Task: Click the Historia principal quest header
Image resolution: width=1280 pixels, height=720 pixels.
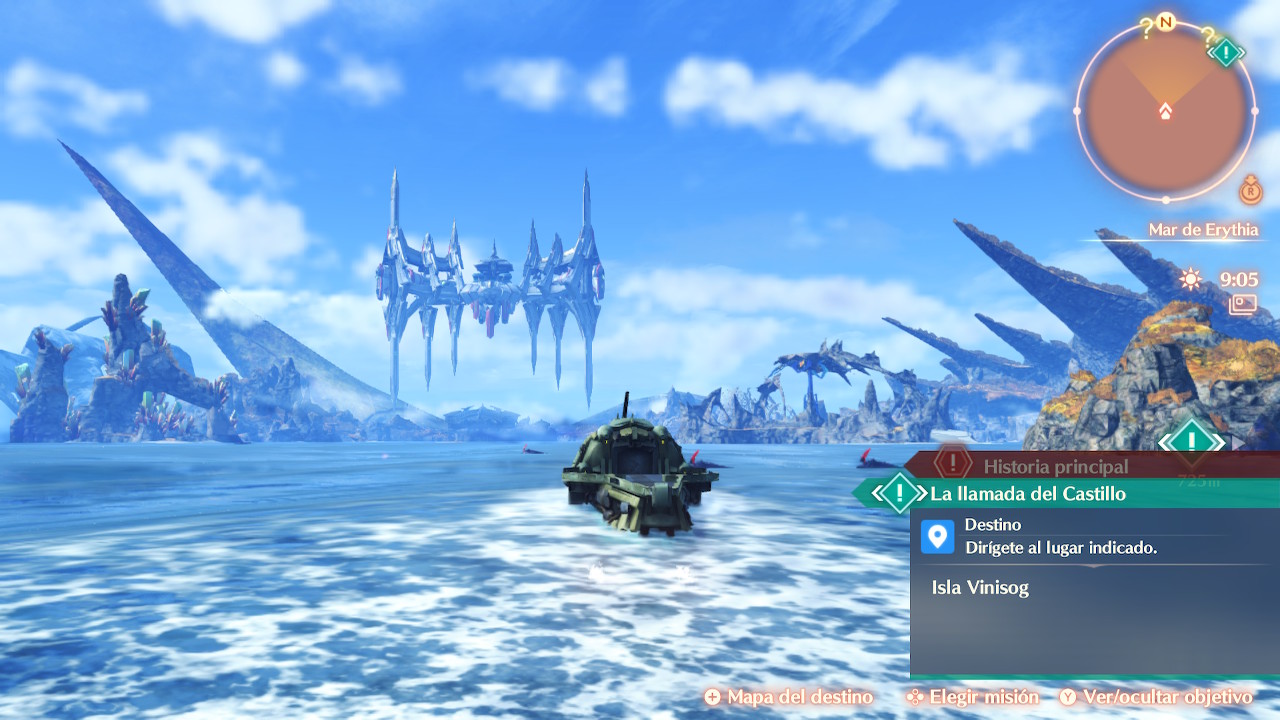Action: 1055,465
